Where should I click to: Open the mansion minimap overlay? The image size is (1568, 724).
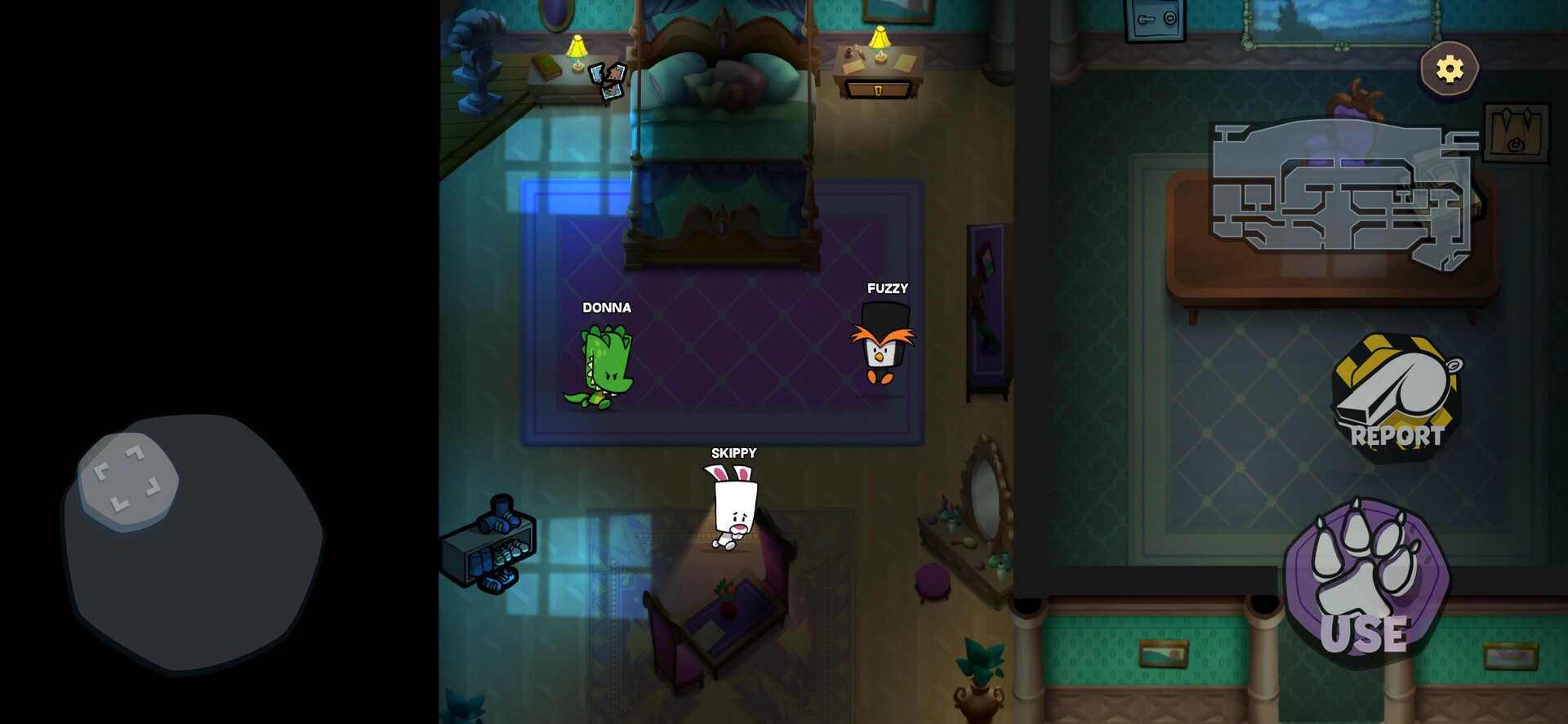tap(1339, 192)
